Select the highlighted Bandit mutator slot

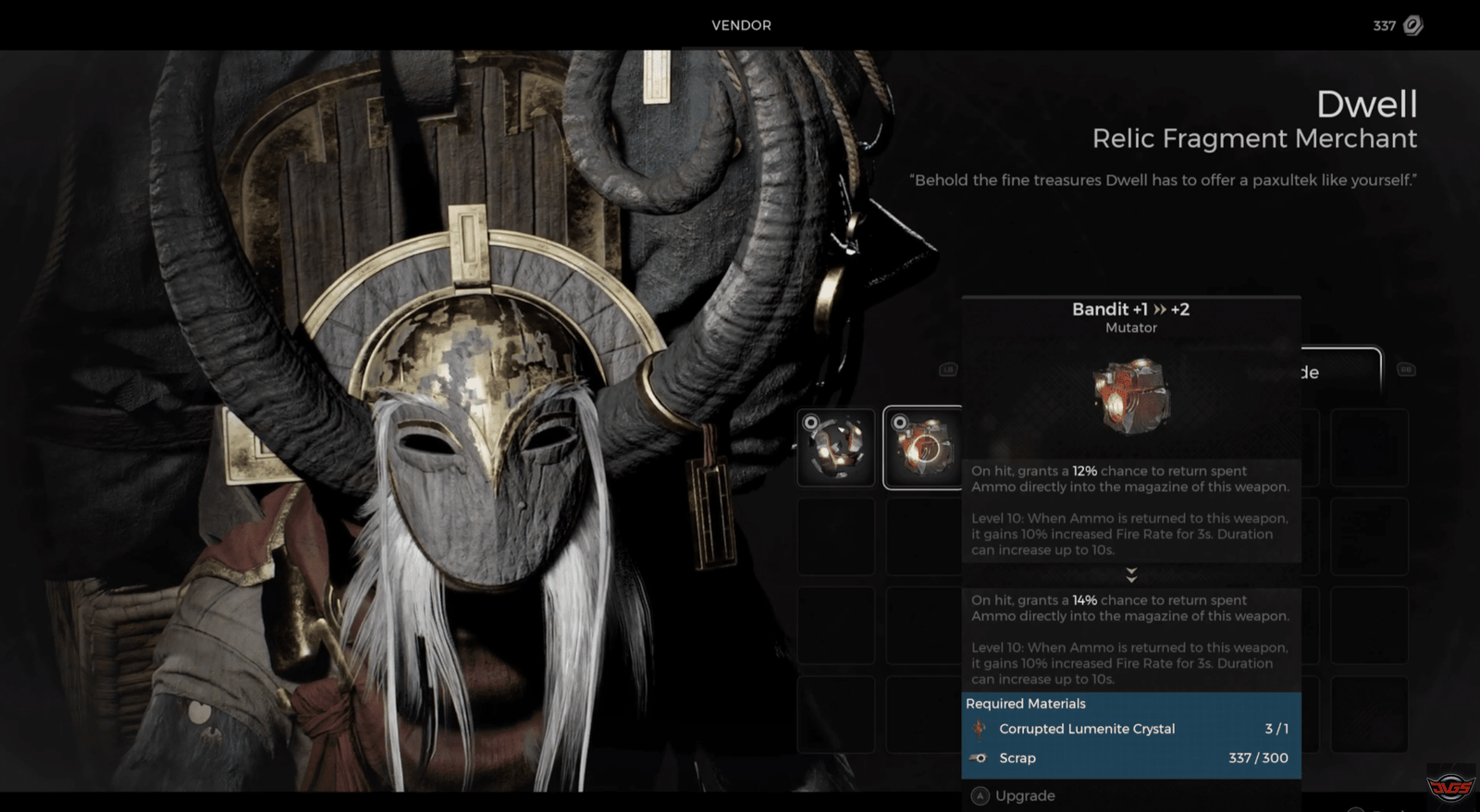(923, 448)
